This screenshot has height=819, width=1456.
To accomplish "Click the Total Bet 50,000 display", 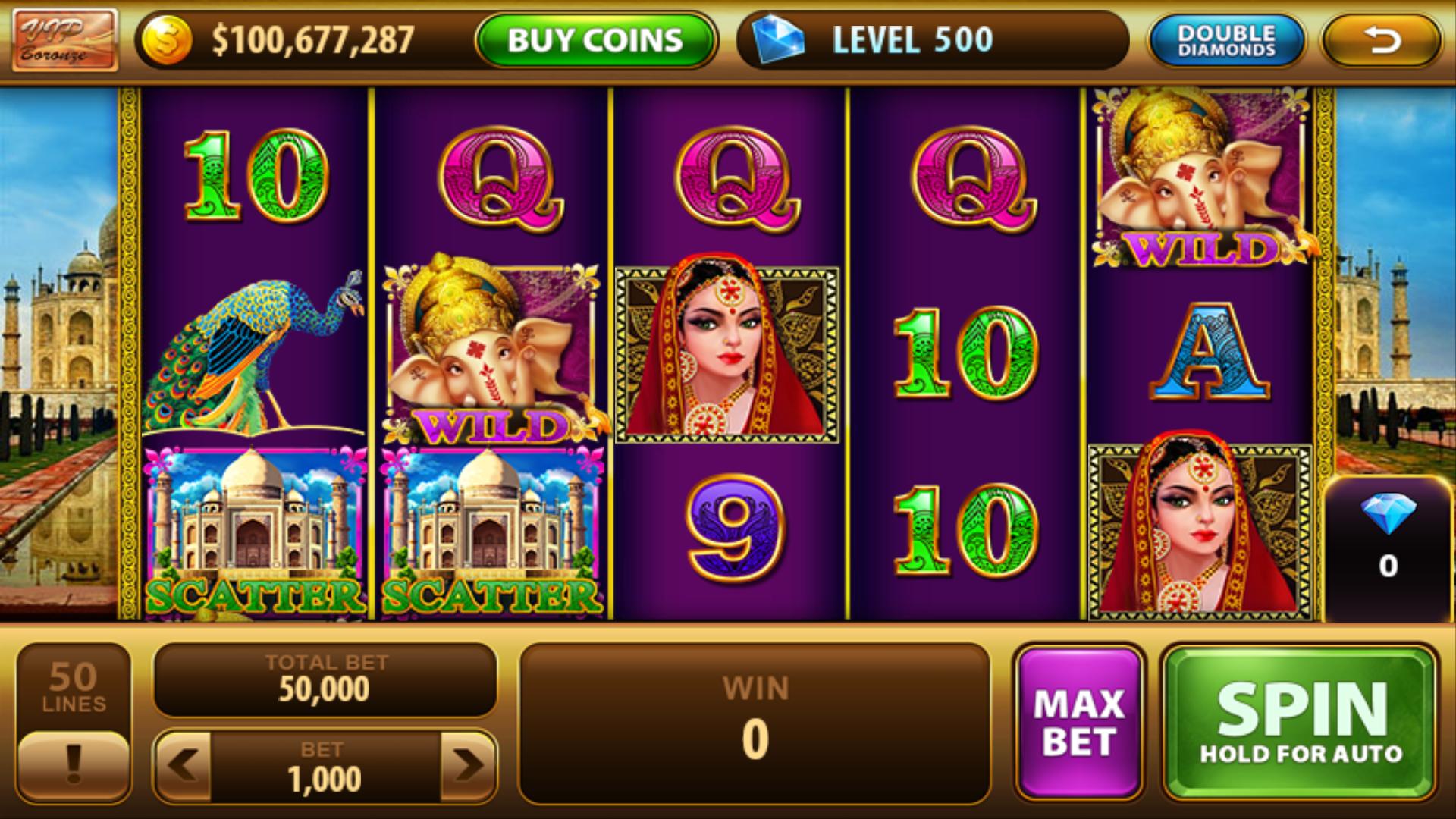I will tap(326, 679).
